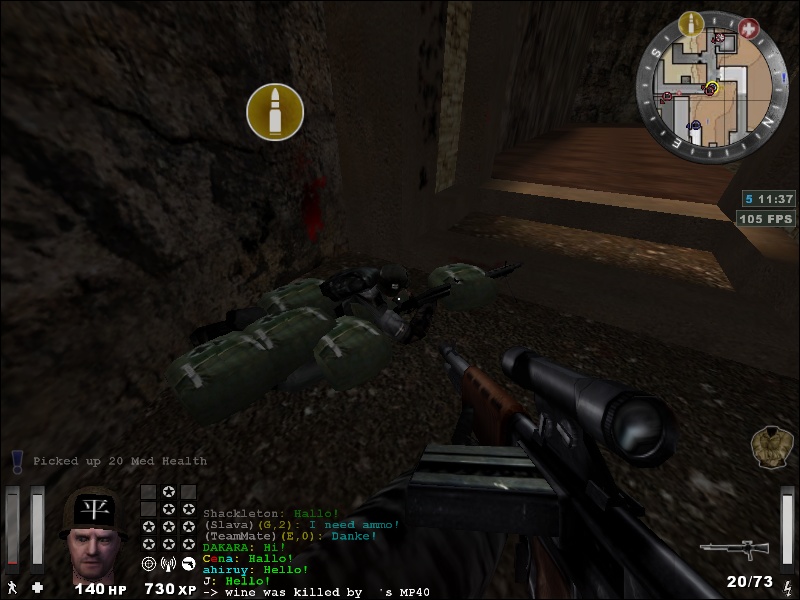The image size is (800, 600).
Task: Click the large ammo request marker icon
Action: click(x=275, y=111)
